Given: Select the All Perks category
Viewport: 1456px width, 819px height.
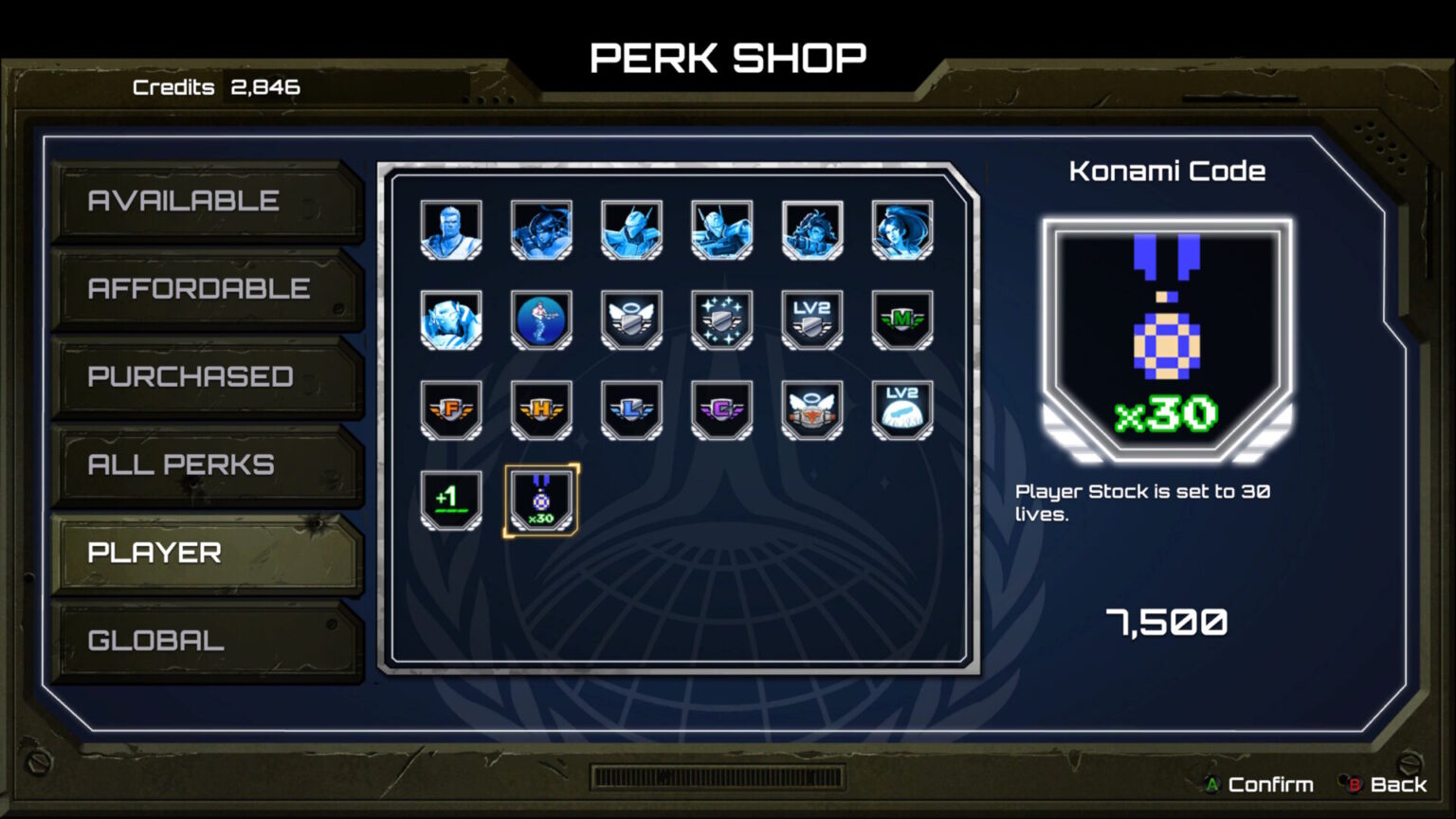Looking at the screenshot, I should [x=207, y=464].
